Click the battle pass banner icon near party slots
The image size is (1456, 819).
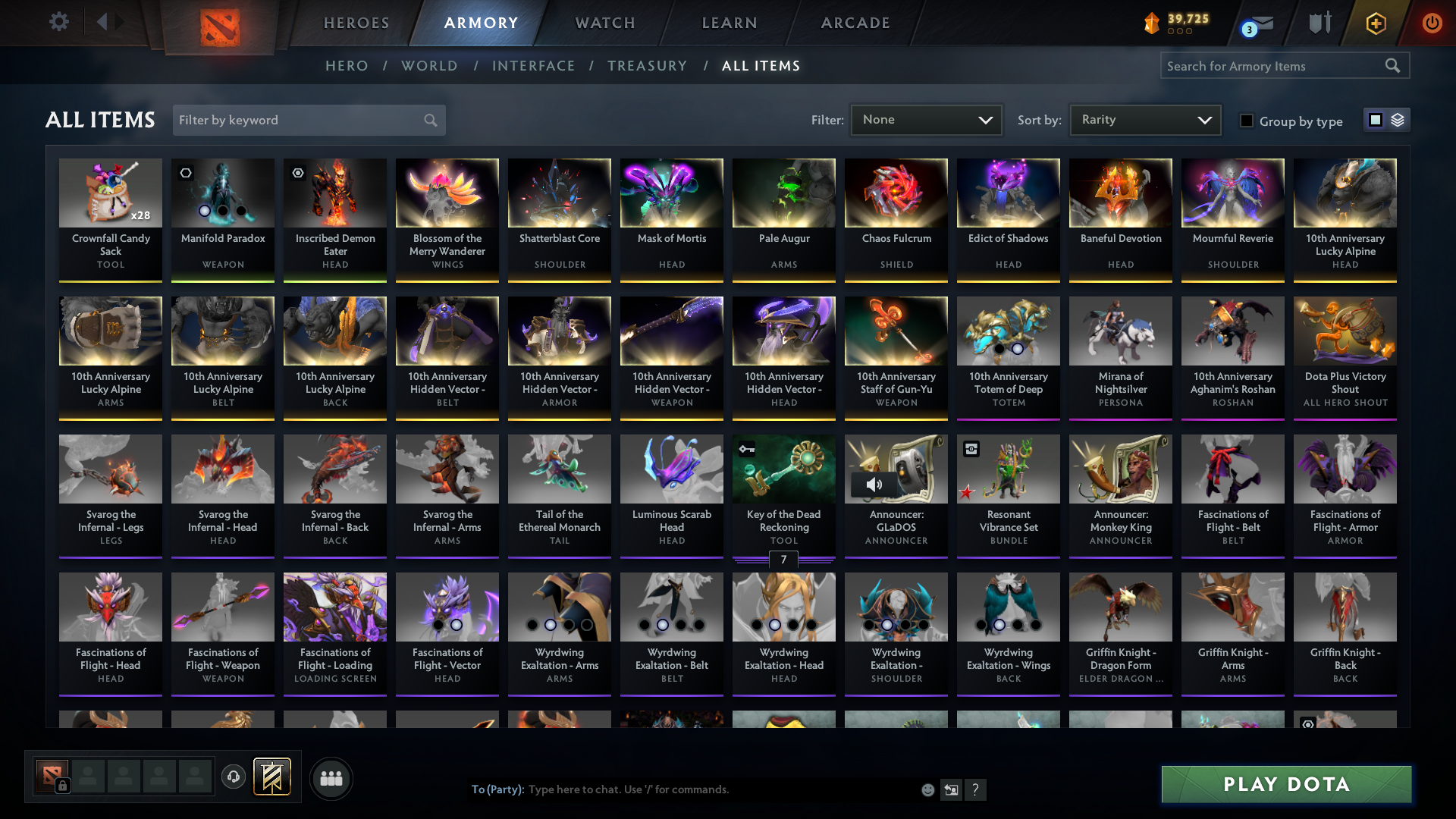(x=271, y=777)
